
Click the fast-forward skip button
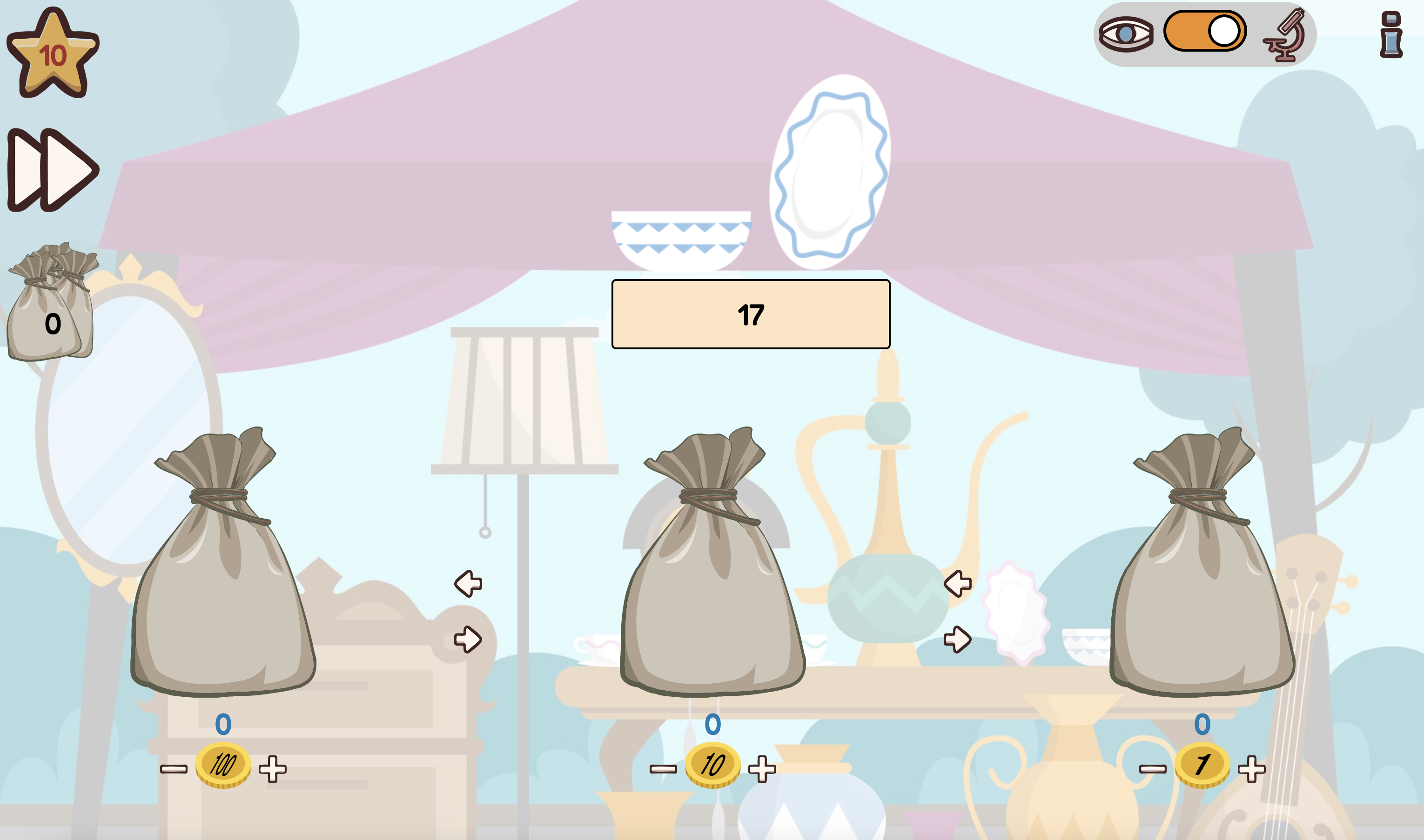pyautogui.click(x=53, y=170)
